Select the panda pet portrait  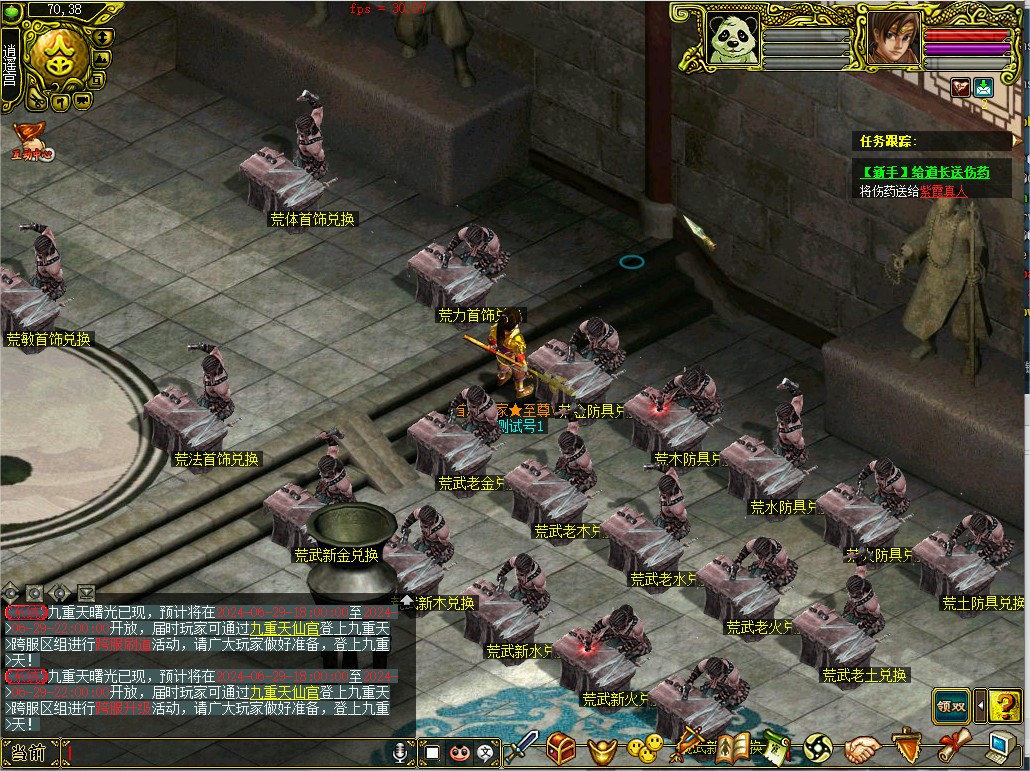[x=731, y=41]
